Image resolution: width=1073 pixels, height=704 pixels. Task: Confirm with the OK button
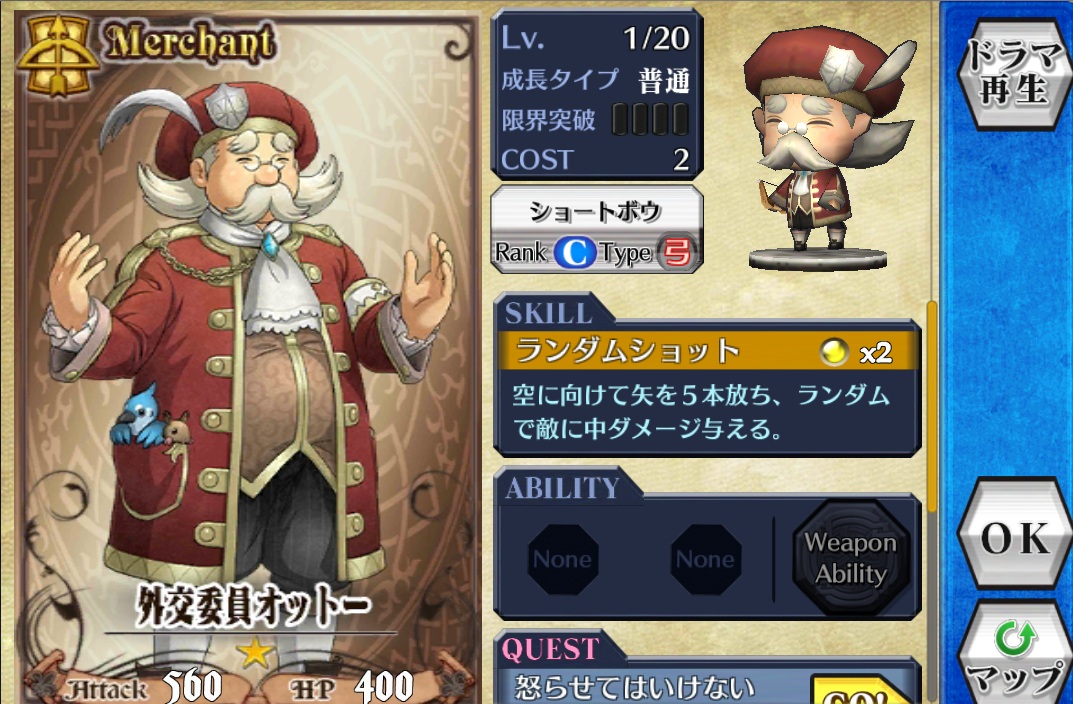pos(1014,538)
